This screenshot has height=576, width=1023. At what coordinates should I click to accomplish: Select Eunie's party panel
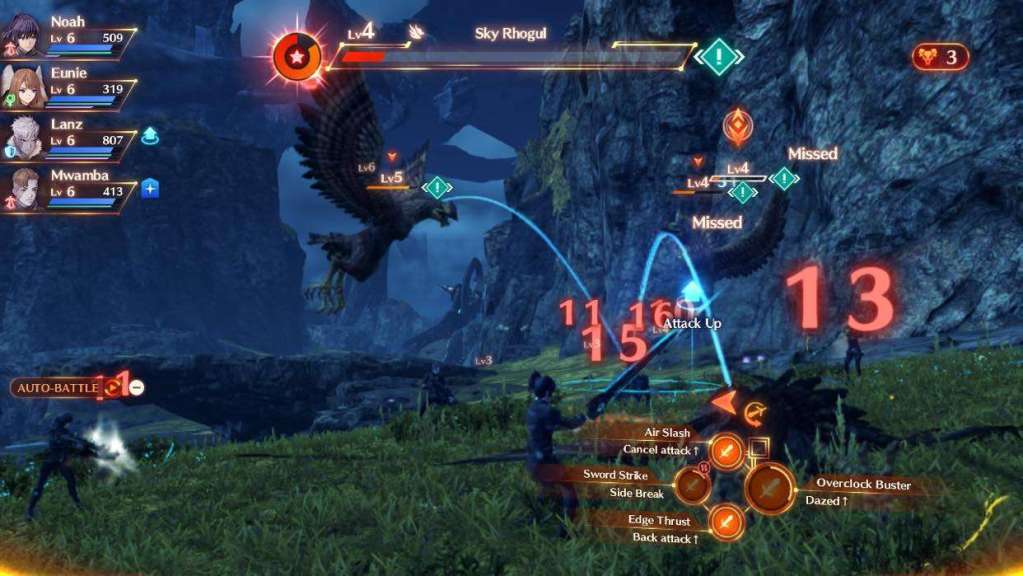[x=68, y=87]
